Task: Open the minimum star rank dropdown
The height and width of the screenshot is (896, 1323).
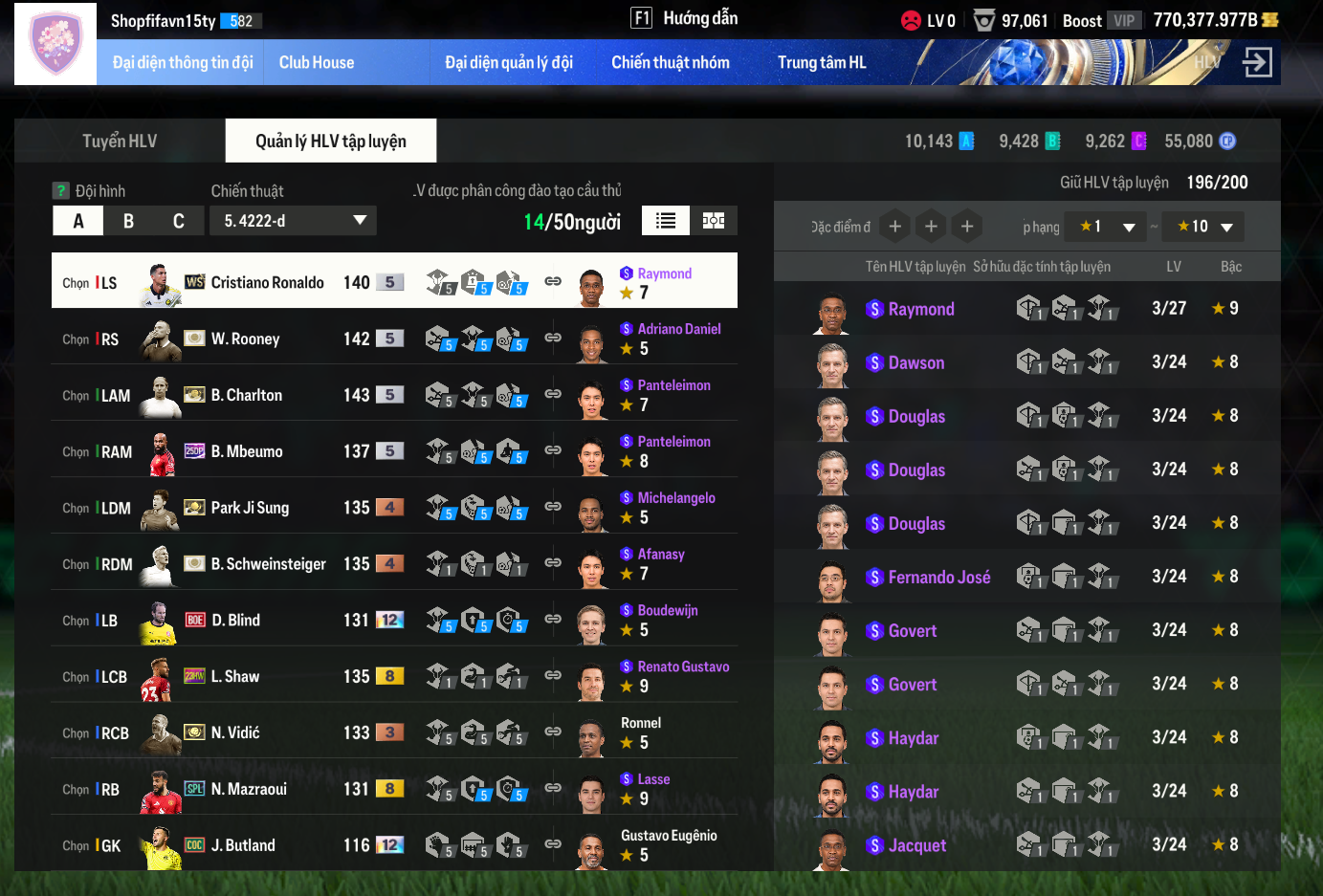Action: point(1106,227)
